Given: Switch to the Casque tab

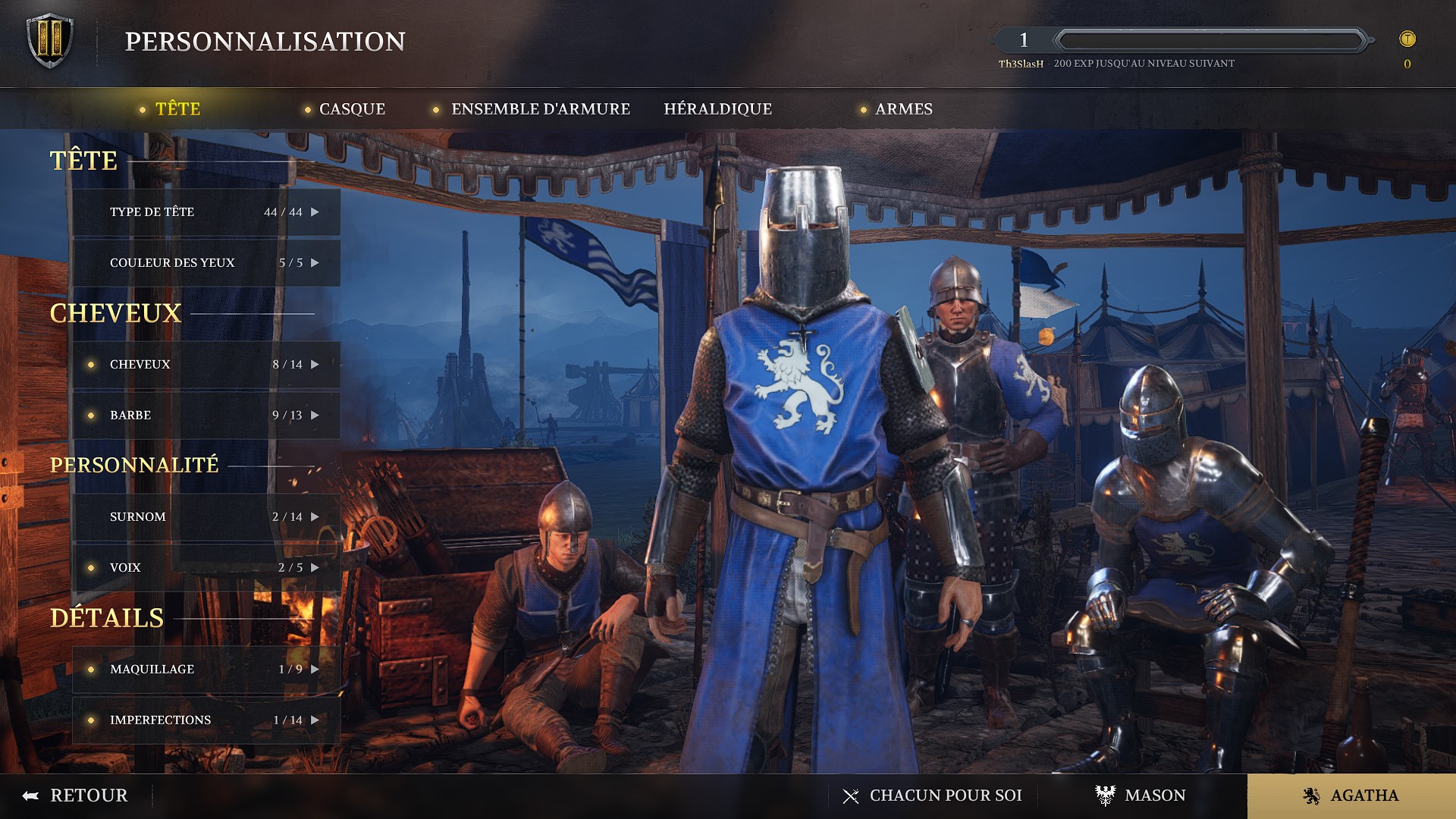Looking at the screenshot, I should coord(352,109).
